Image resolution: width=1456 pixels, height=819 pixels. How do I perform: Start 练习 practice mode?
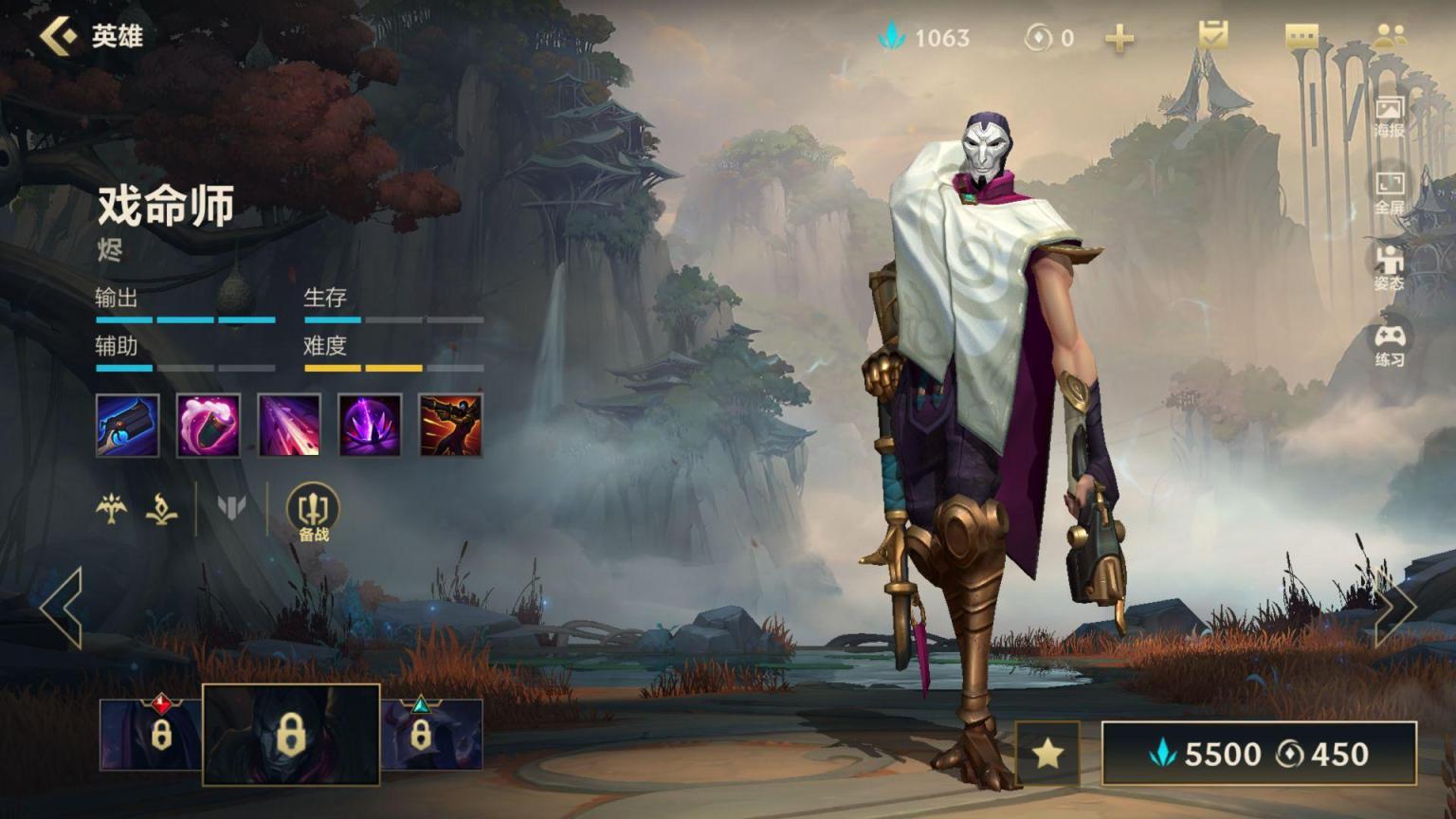[x=1389, y=345]
